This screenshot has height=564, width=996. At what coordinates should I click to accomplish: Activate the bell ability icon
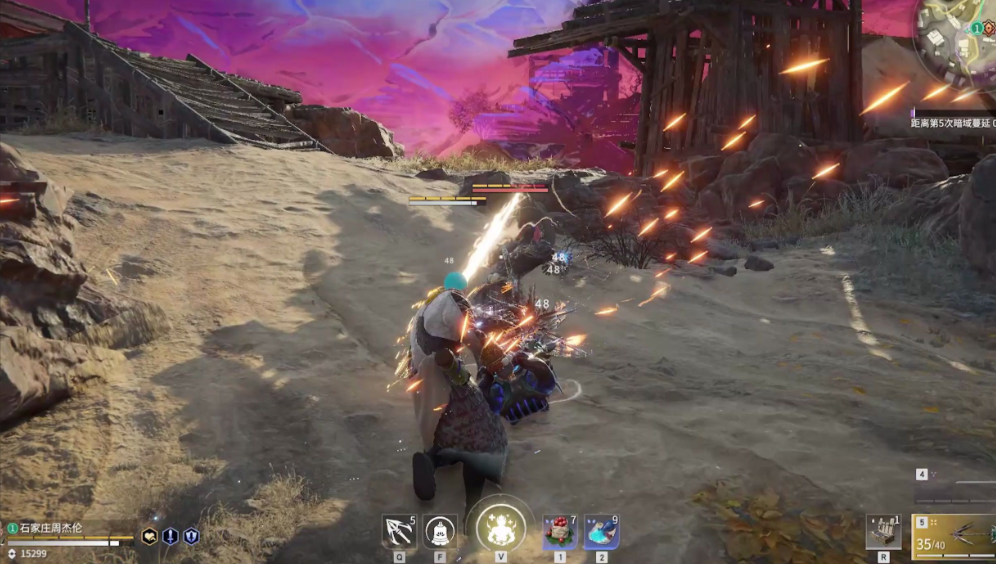click(x=440, y=530)
